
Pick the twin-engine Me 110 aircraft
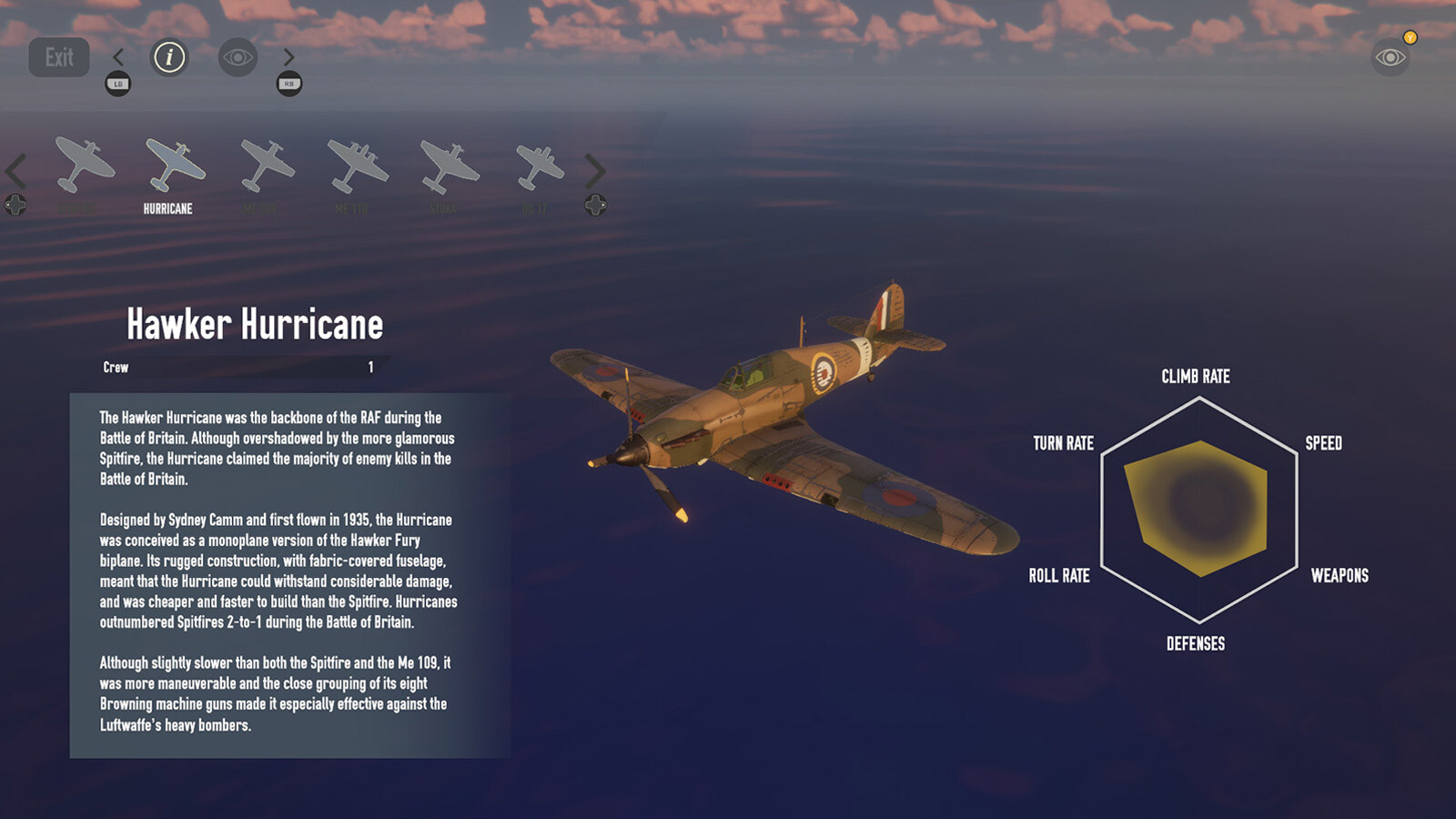click(x=357, y=166)
